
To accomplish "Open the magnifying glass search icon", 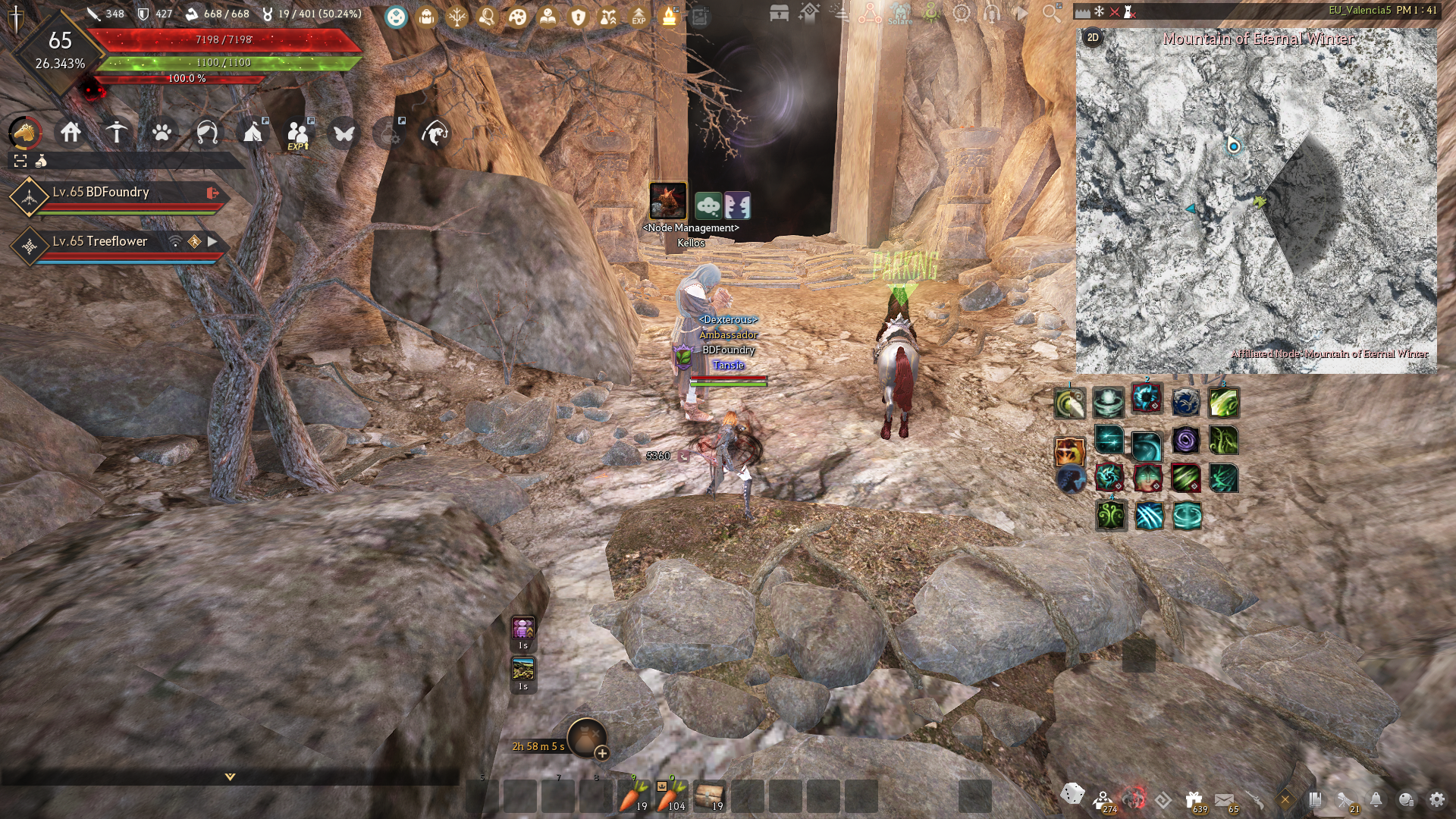I will click(x=1051, y=14).
